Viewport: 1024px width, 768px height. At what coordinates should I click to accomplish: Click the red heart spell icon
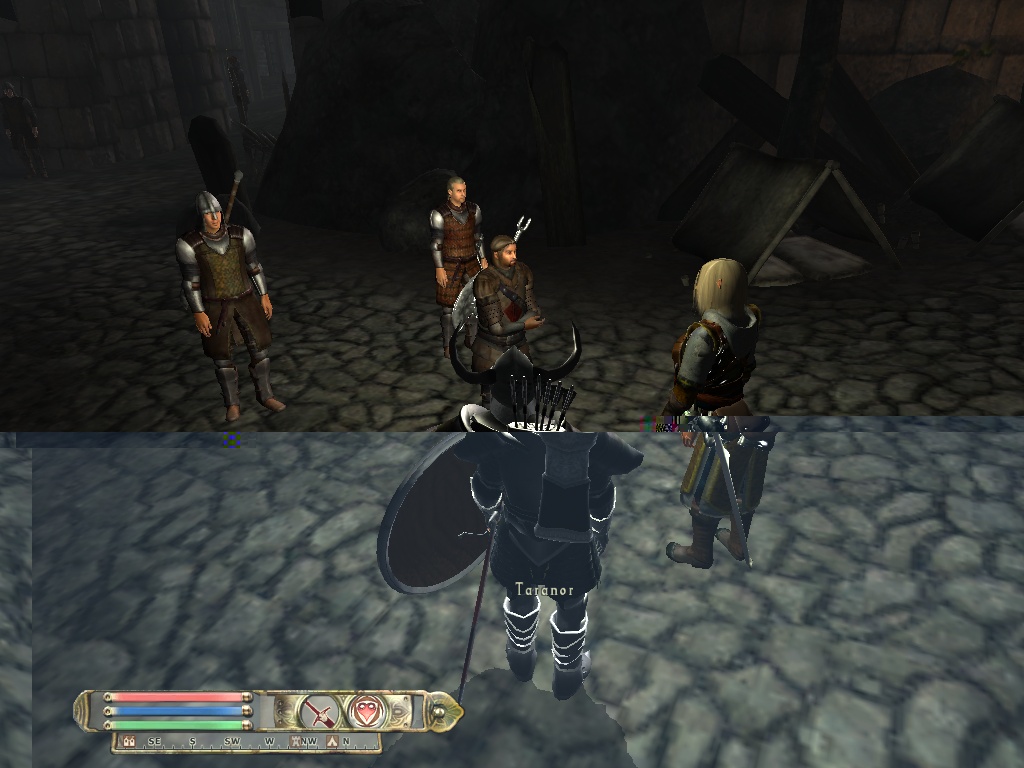tap(363, 712)
